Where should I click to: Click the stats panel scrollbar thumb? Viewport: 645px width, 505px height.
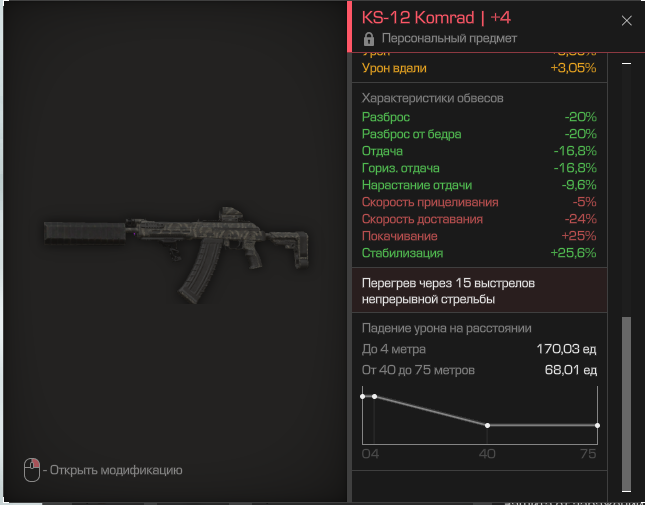coord(627,403)
